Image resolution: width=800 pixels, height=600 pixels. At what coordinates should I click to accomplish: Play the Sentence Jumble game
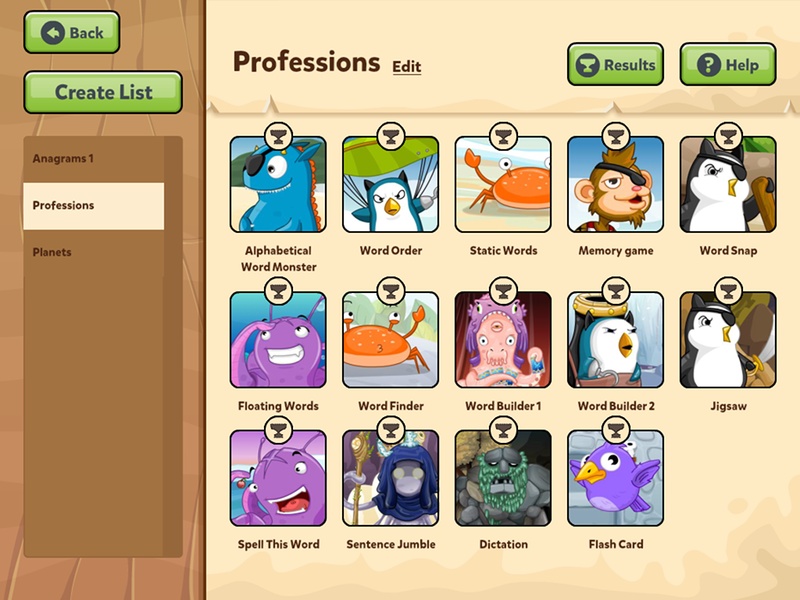390,478
